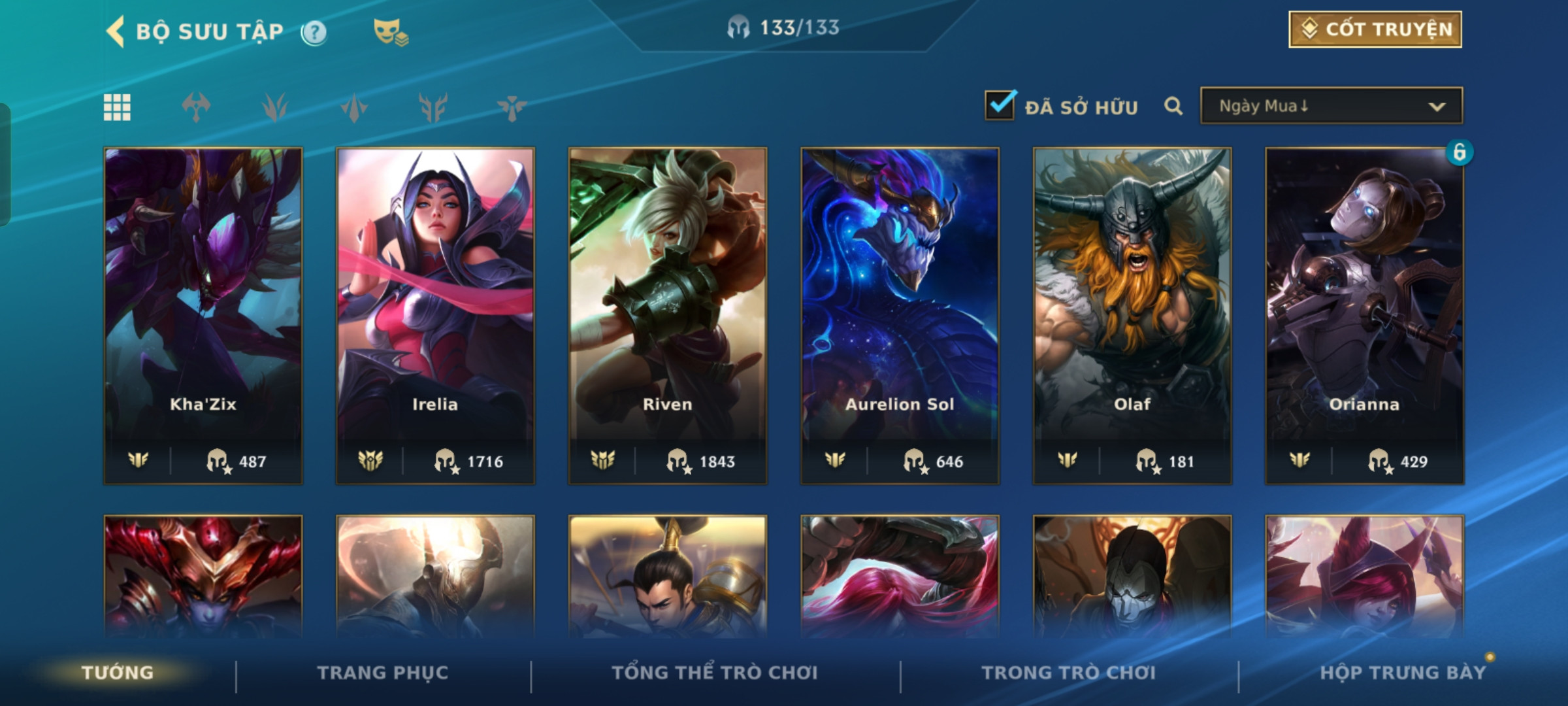This screenshot has width=1568, height=706.
Task: Open the Ngày Mua sort dropdown
Action: 1331,106
